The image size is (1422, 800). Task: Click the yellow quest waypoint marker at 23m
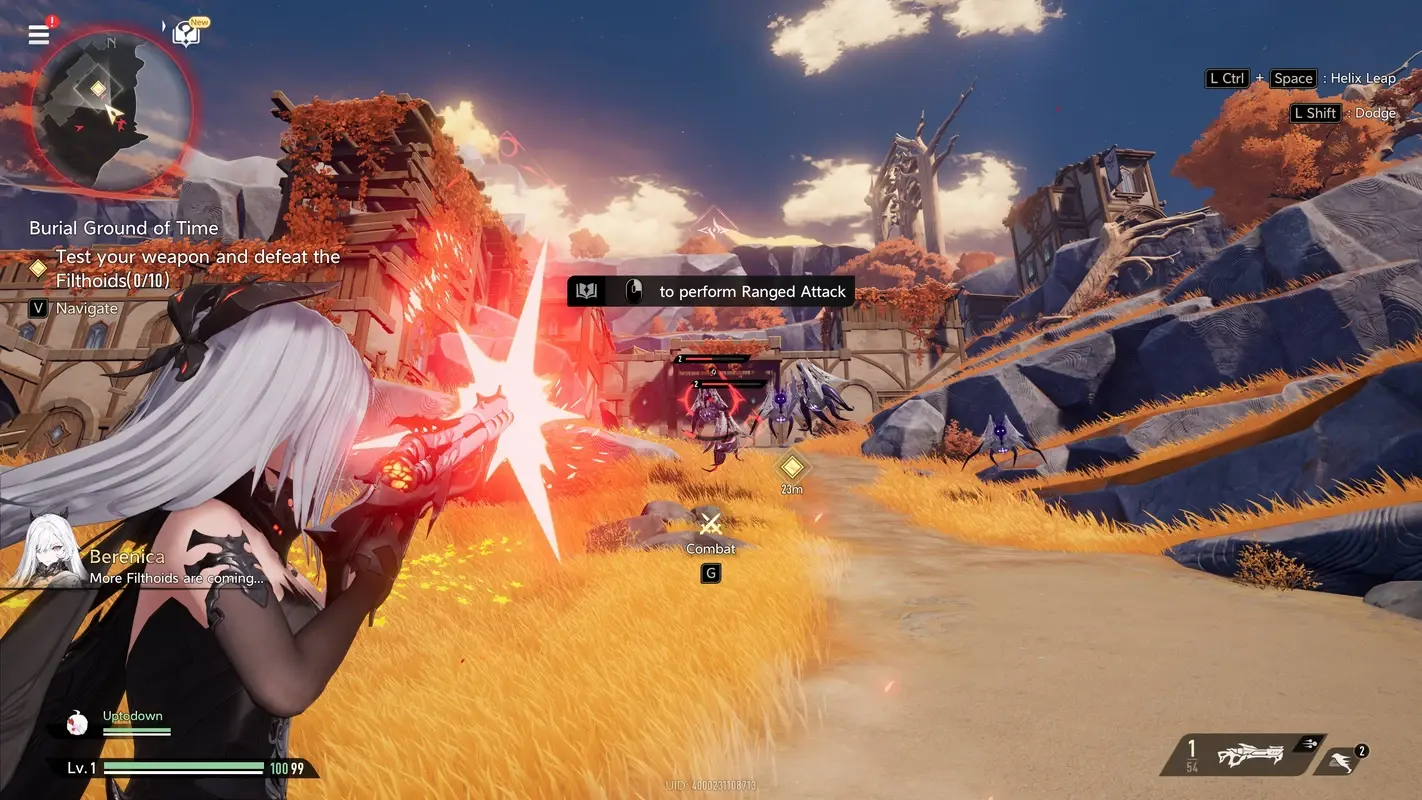coord(790,466)
